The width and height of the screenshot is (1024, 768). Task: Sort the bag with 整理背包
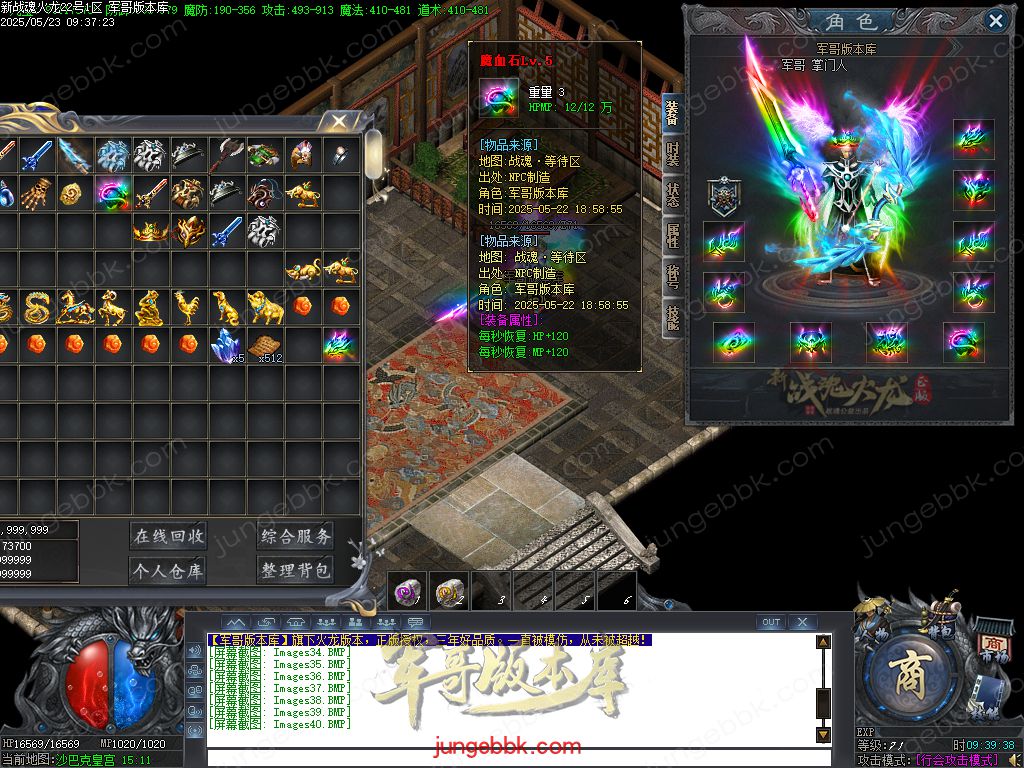tap(296, 571)
